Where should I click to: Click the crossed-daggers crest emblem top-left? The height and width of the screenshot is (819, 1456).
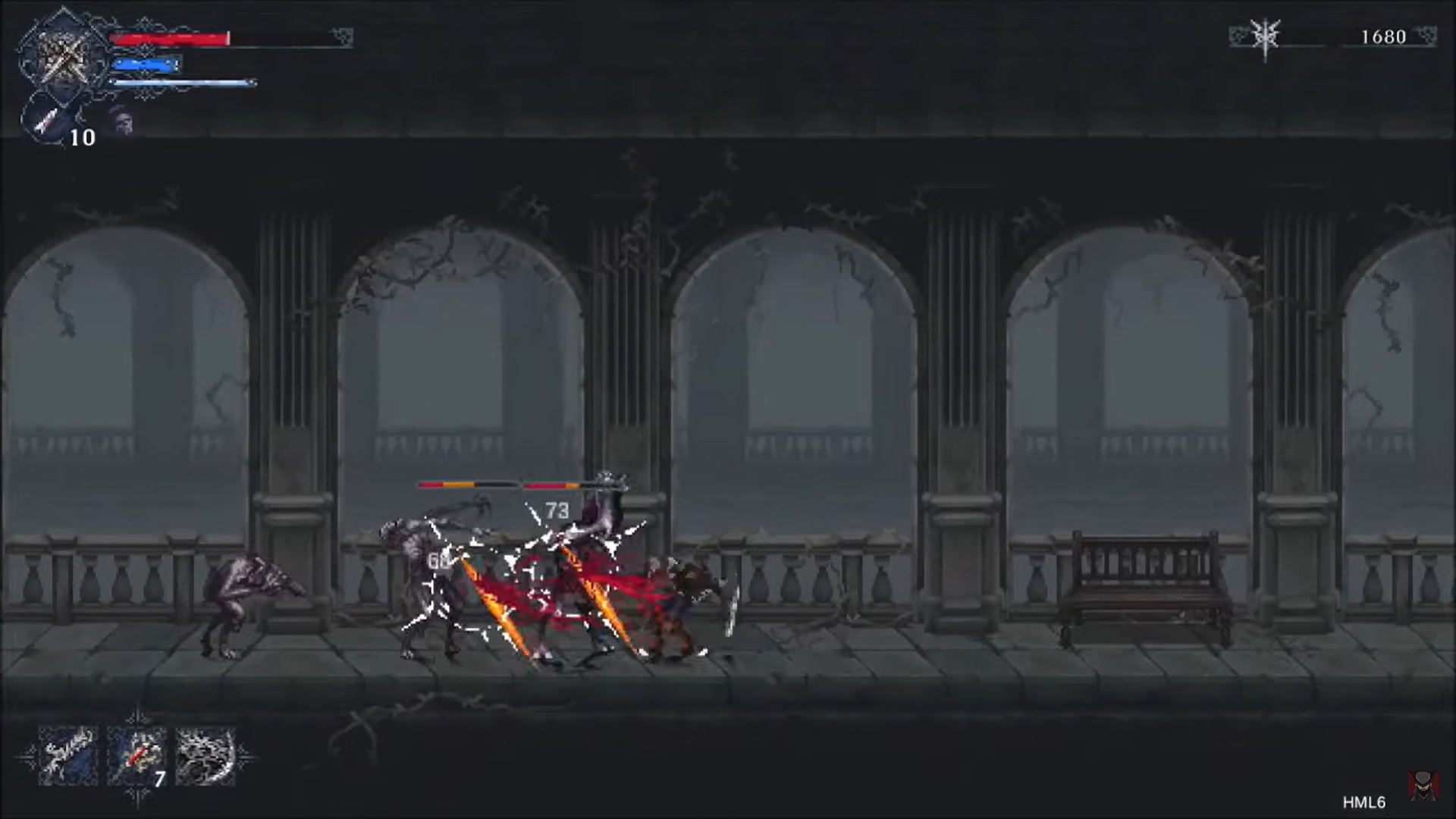(x=64, y=53)
